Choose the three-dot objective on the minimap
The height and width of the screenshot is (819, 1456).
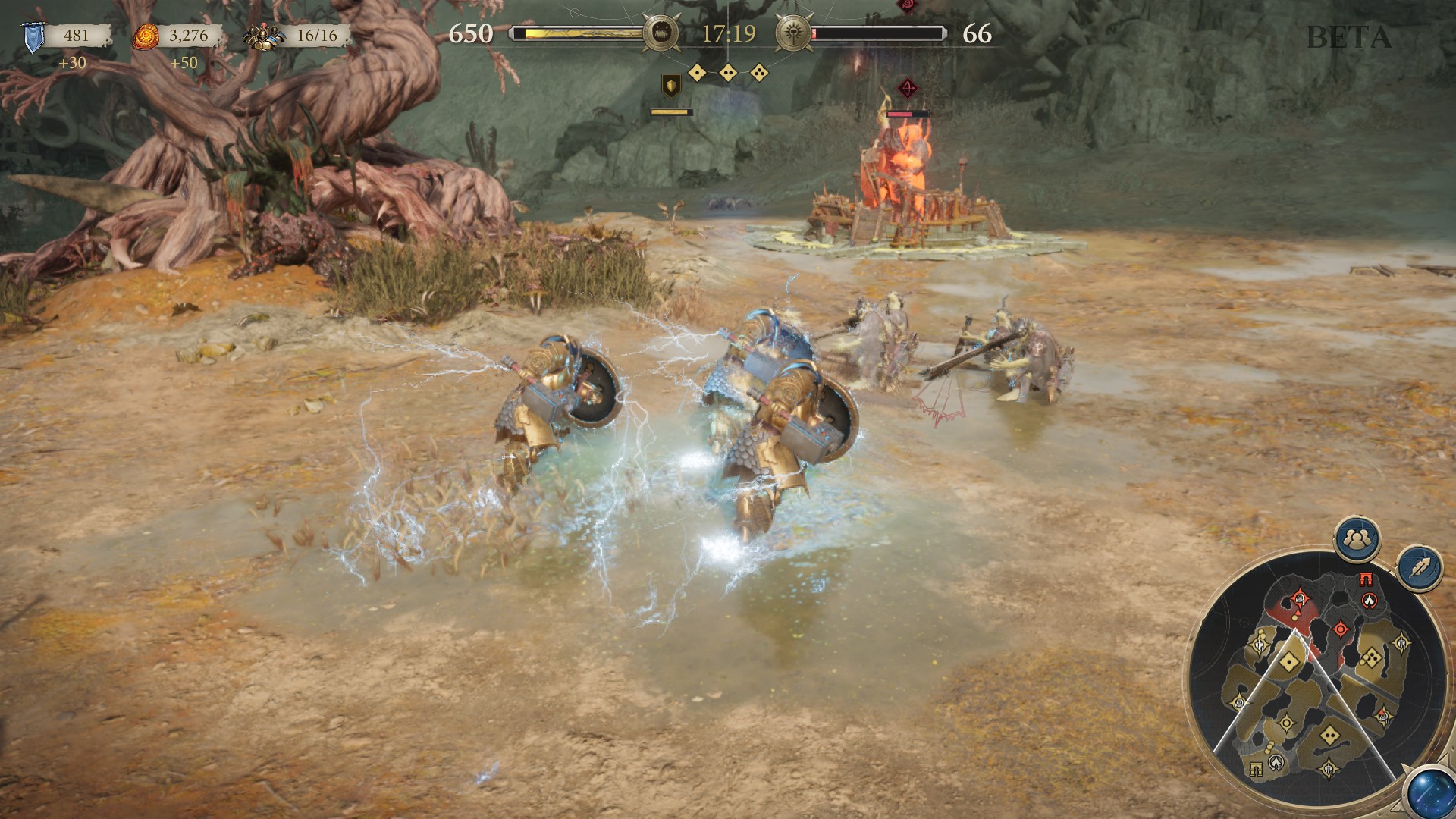(x=1371, y=657)
